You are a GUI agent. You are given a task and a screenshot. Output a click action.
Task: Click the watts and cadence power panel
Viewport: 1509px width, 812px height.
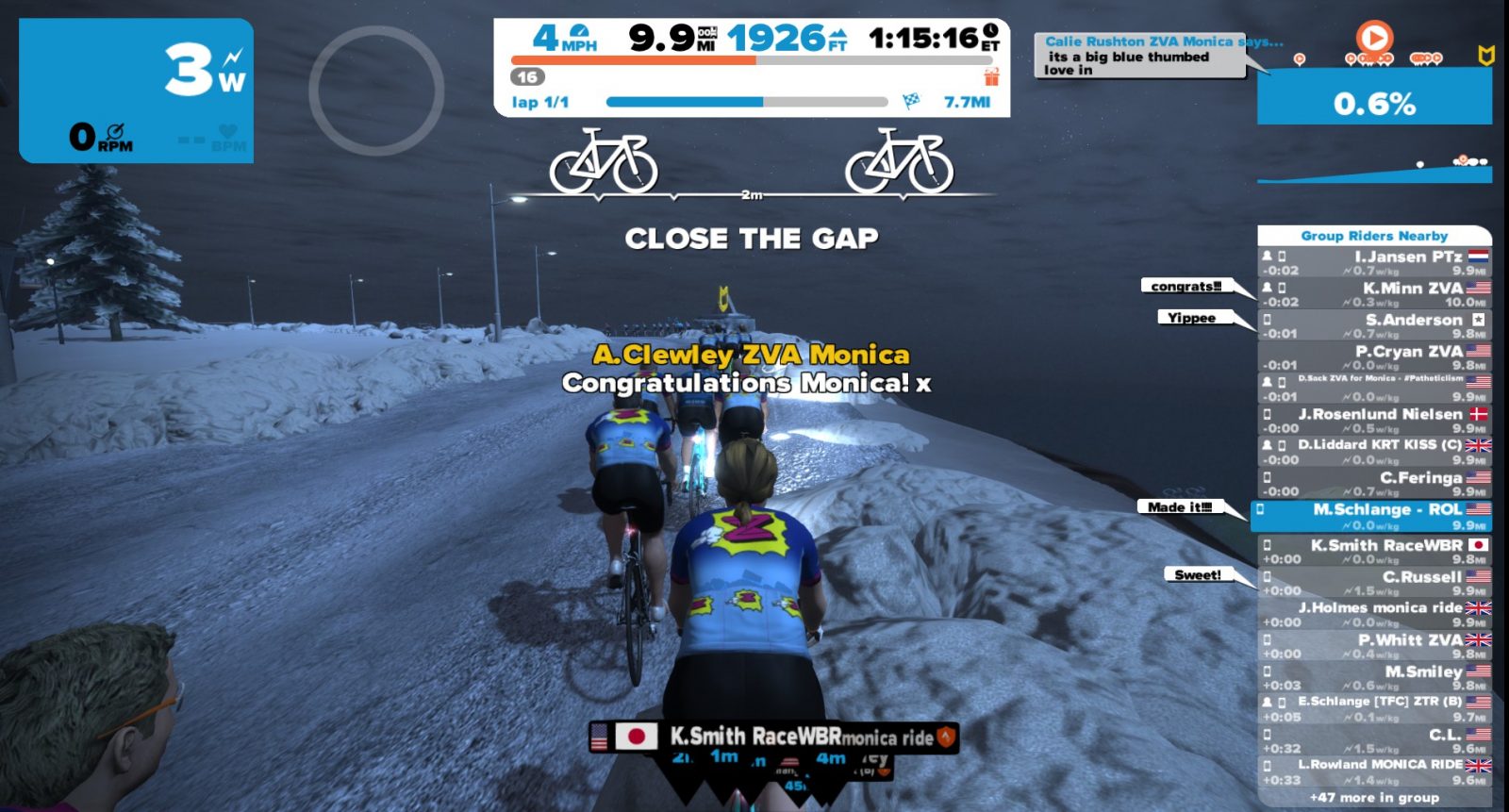pos(137,91)
